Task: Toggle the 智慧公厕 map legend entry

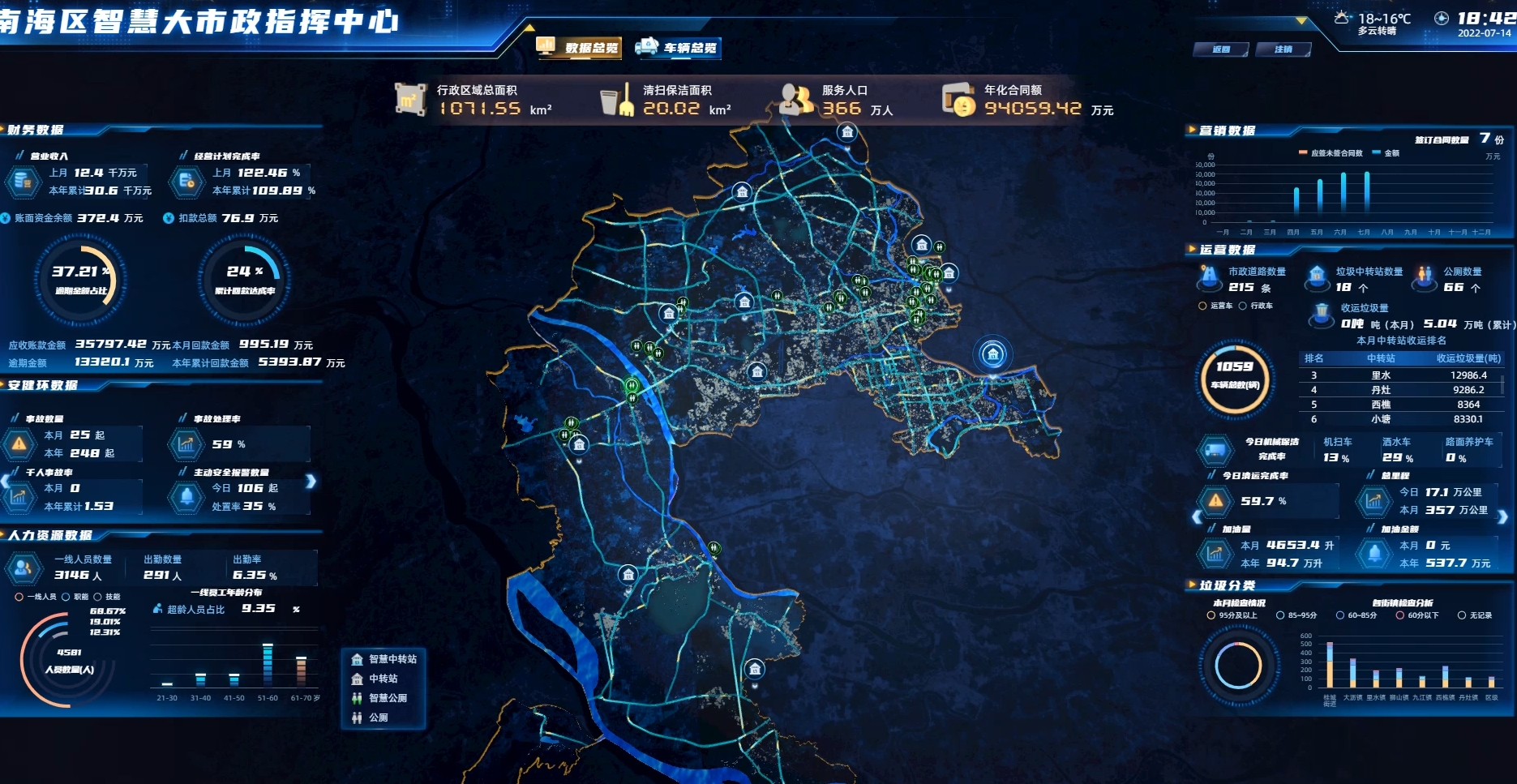Action: pos(381,698)
